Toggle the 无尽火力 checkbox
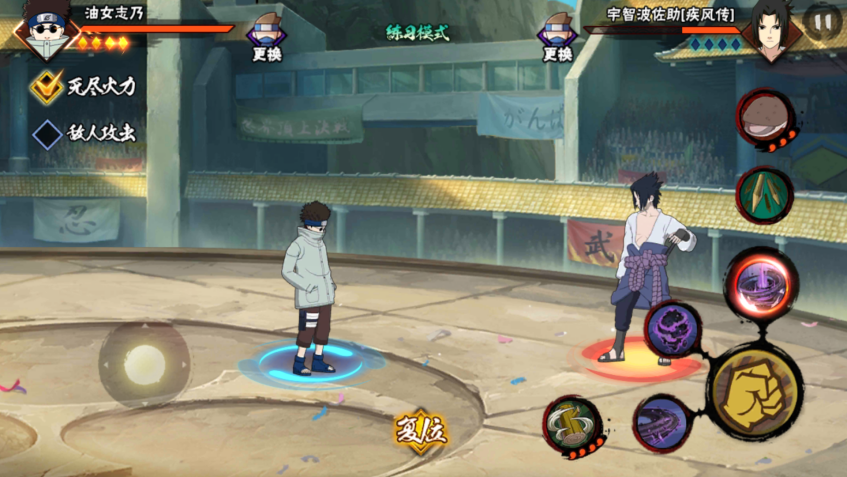847x477 pixels. pyautogui.click(x=47, y=87)
